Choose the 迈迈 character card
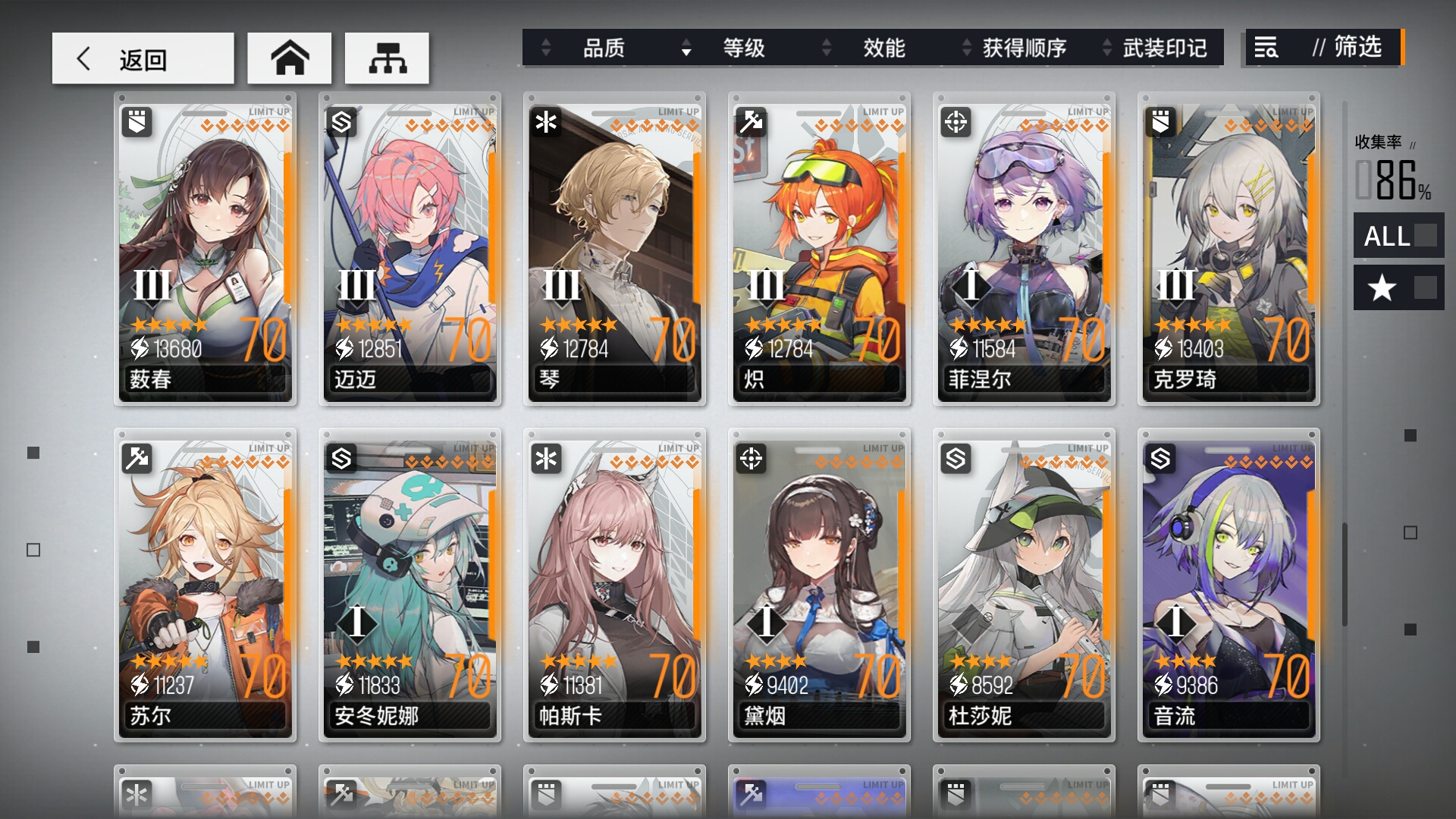Image resolution: width=1456 pixels, height=819 pixels. click(x=409, y=249)
